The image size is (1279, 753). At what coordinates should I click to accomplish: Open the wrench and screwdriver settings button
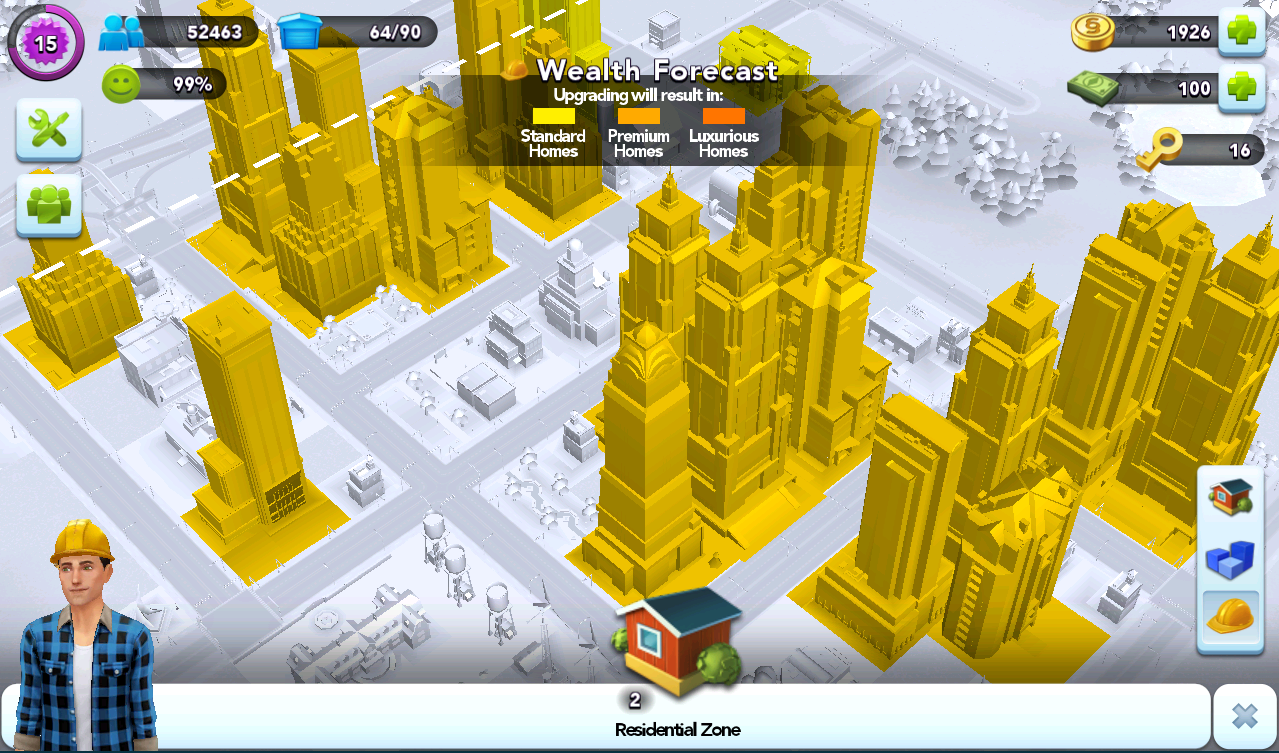(48, 129)
